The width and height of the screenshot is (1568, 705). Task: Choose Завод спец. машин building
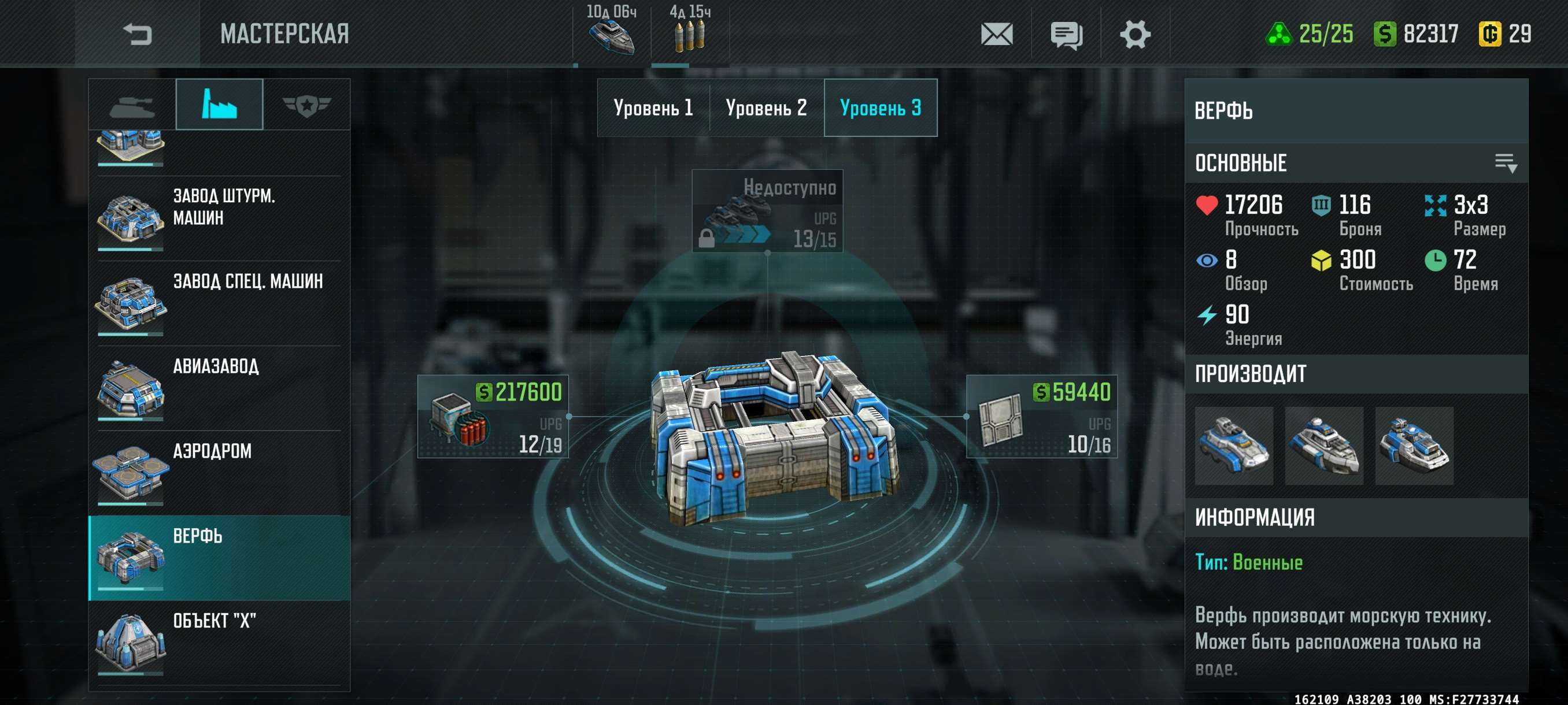tap(219, 303)
